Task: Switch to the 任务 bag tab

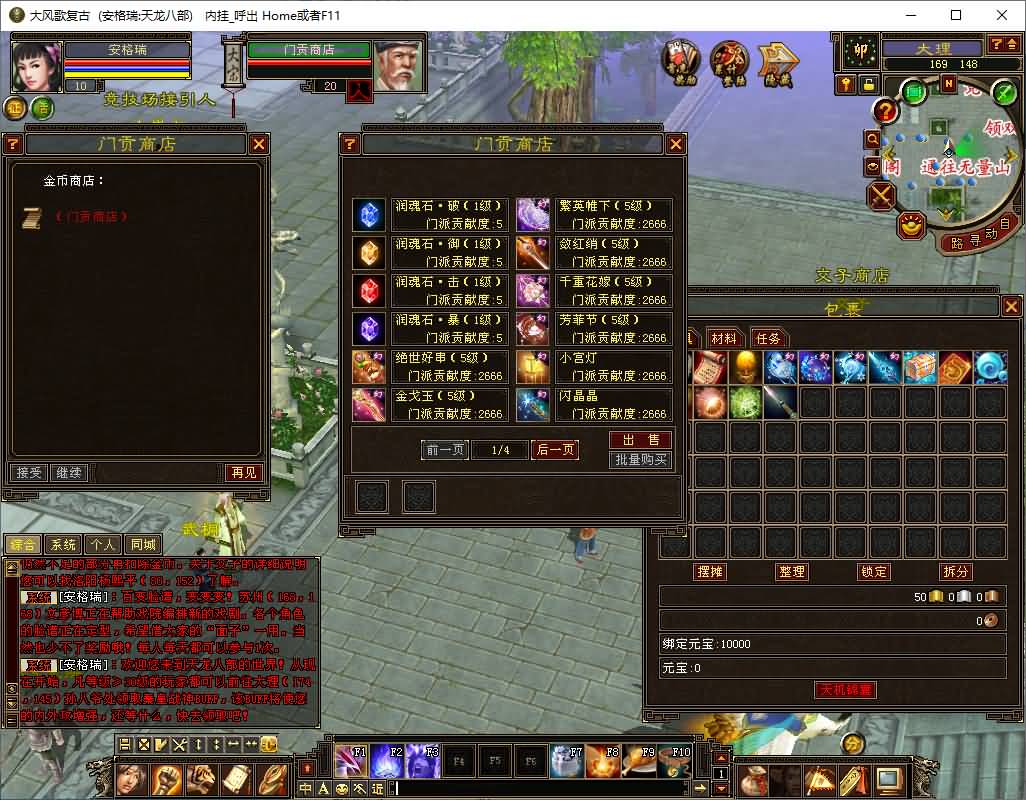Action: pyautogui.click(x=768, y=339)
